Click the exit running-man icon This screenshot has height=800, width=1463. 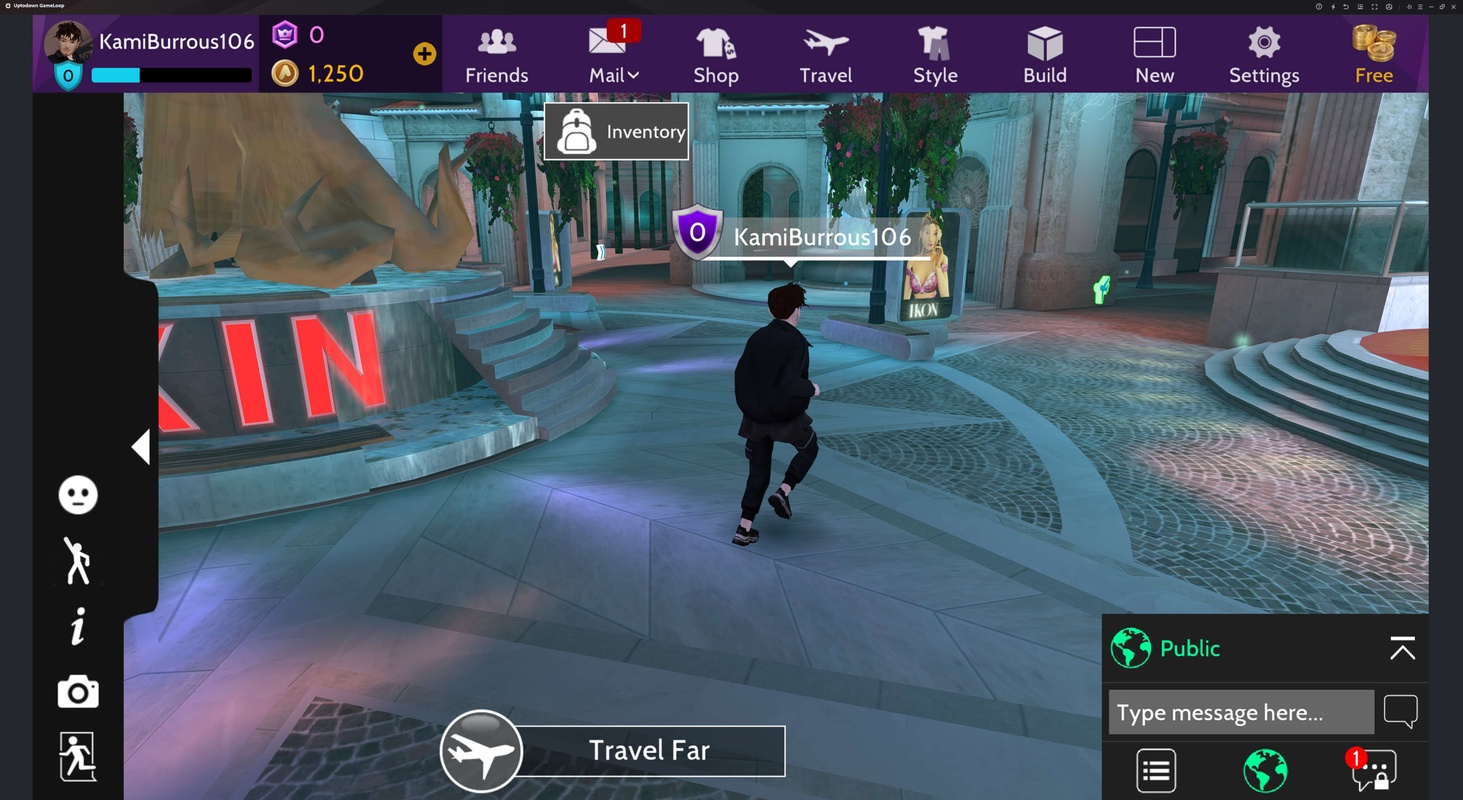78,756
